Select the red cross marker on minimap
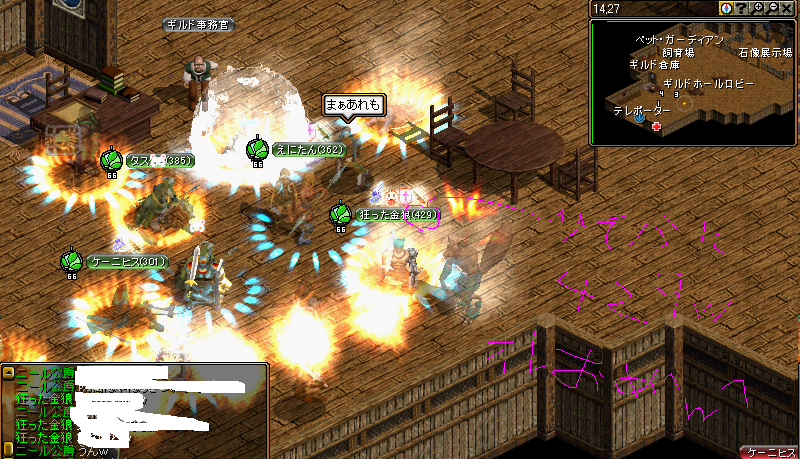This screenshot has width=800, height=459. [656, 127]
